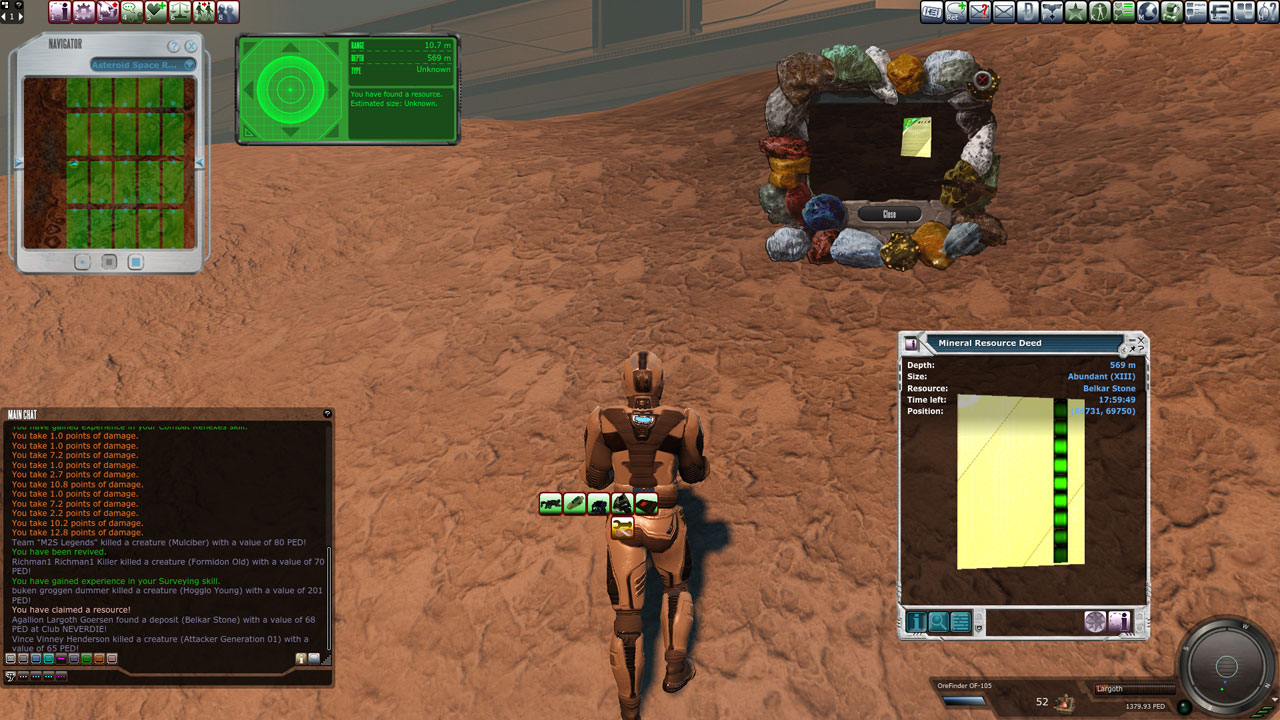The image size is (1280, 720).
Task: Close the Navigator window
Action: (190, 46)
